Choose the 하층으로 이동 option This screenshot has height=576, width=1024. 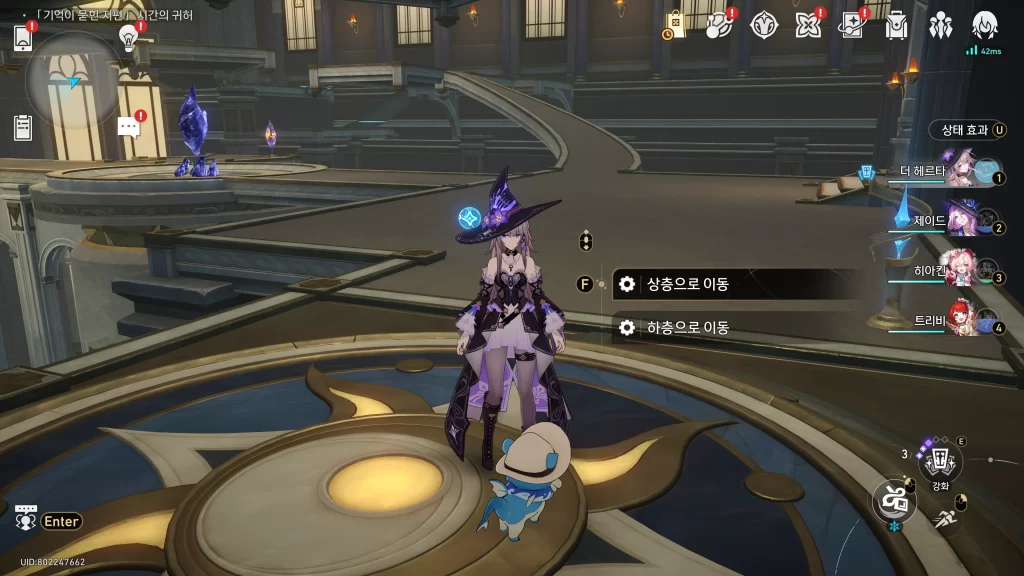tap(735, 328)
